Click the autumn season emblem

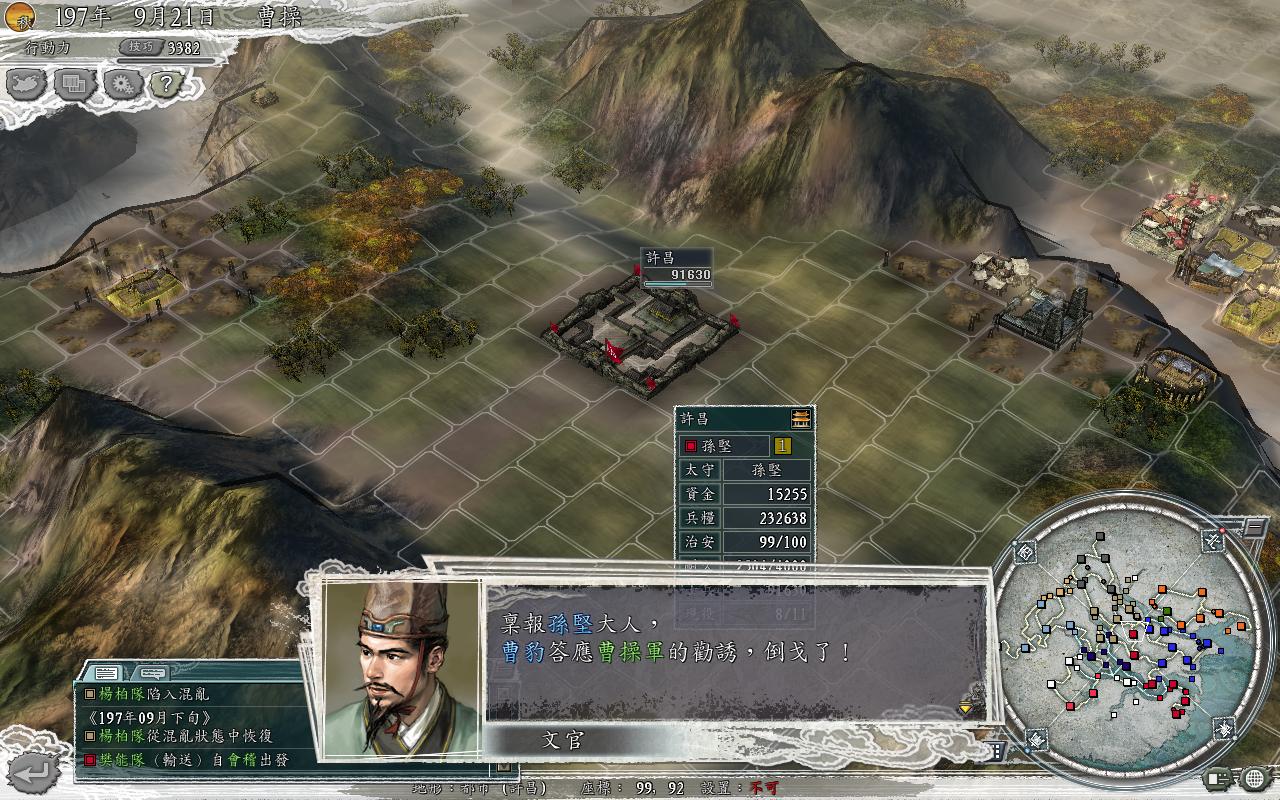[18, 16]
